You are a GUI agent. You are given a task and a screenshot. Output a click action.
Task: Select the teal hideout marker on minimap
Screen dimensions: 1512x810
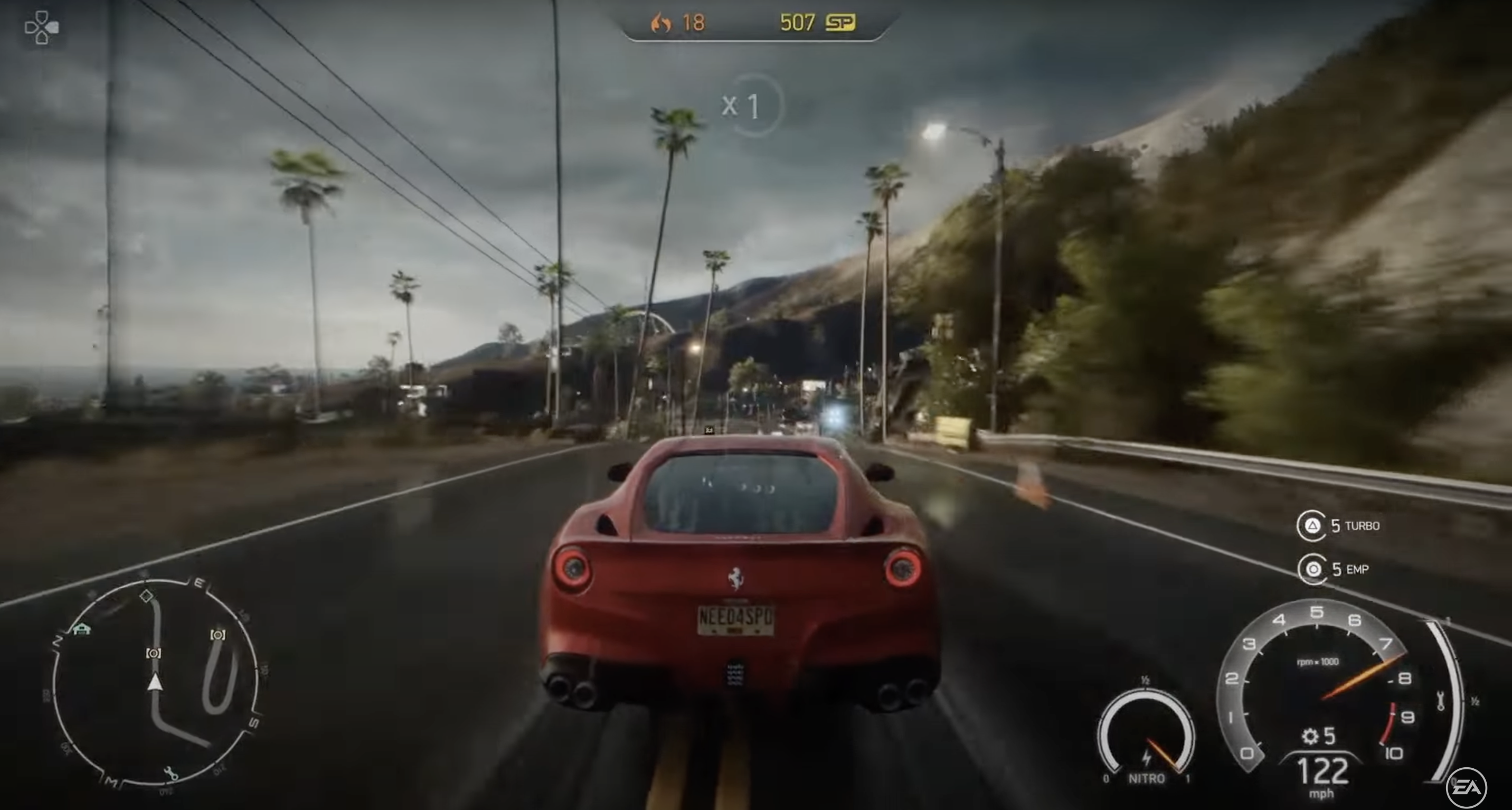pyautogui.click(x=82, y=629)
